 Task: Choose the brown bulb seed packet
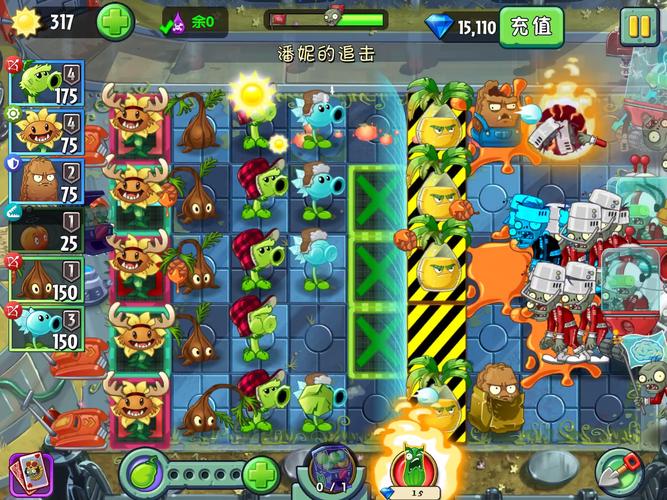(x=45, y=280)
